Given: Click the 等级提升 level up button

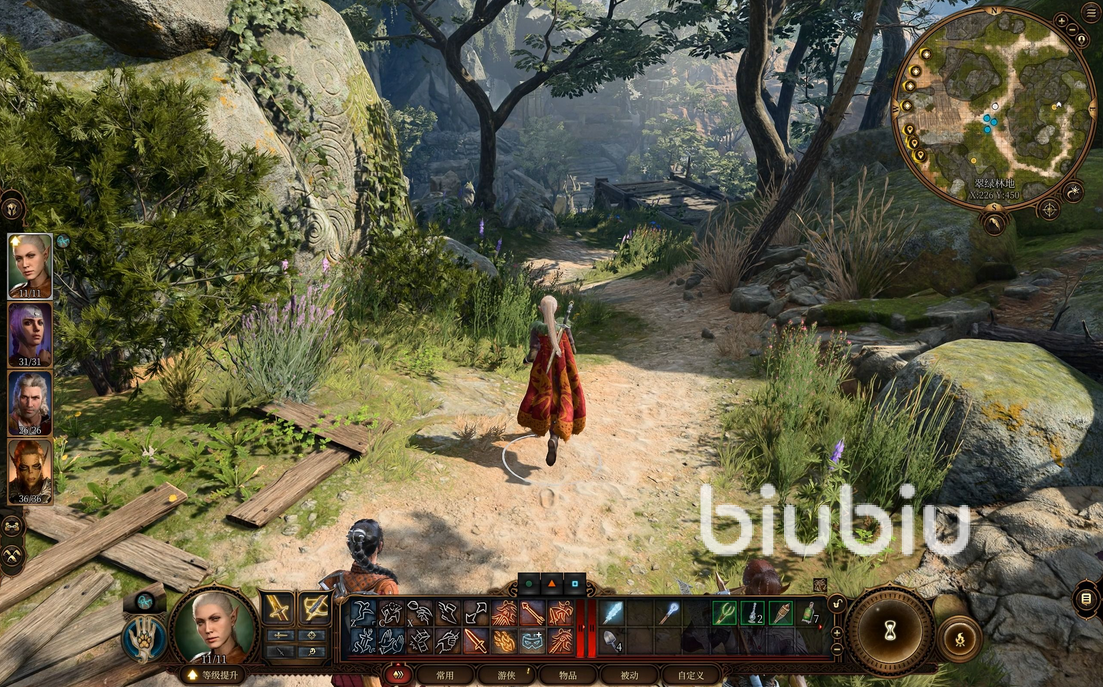Looking at the screenshot, I should (212, 675).
